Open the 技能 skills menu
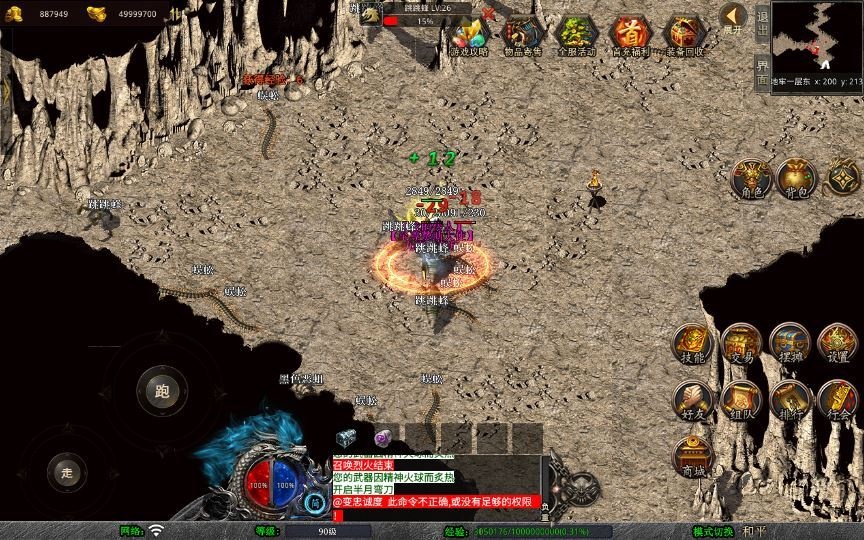The image size is (864, 540). point(692,342)
